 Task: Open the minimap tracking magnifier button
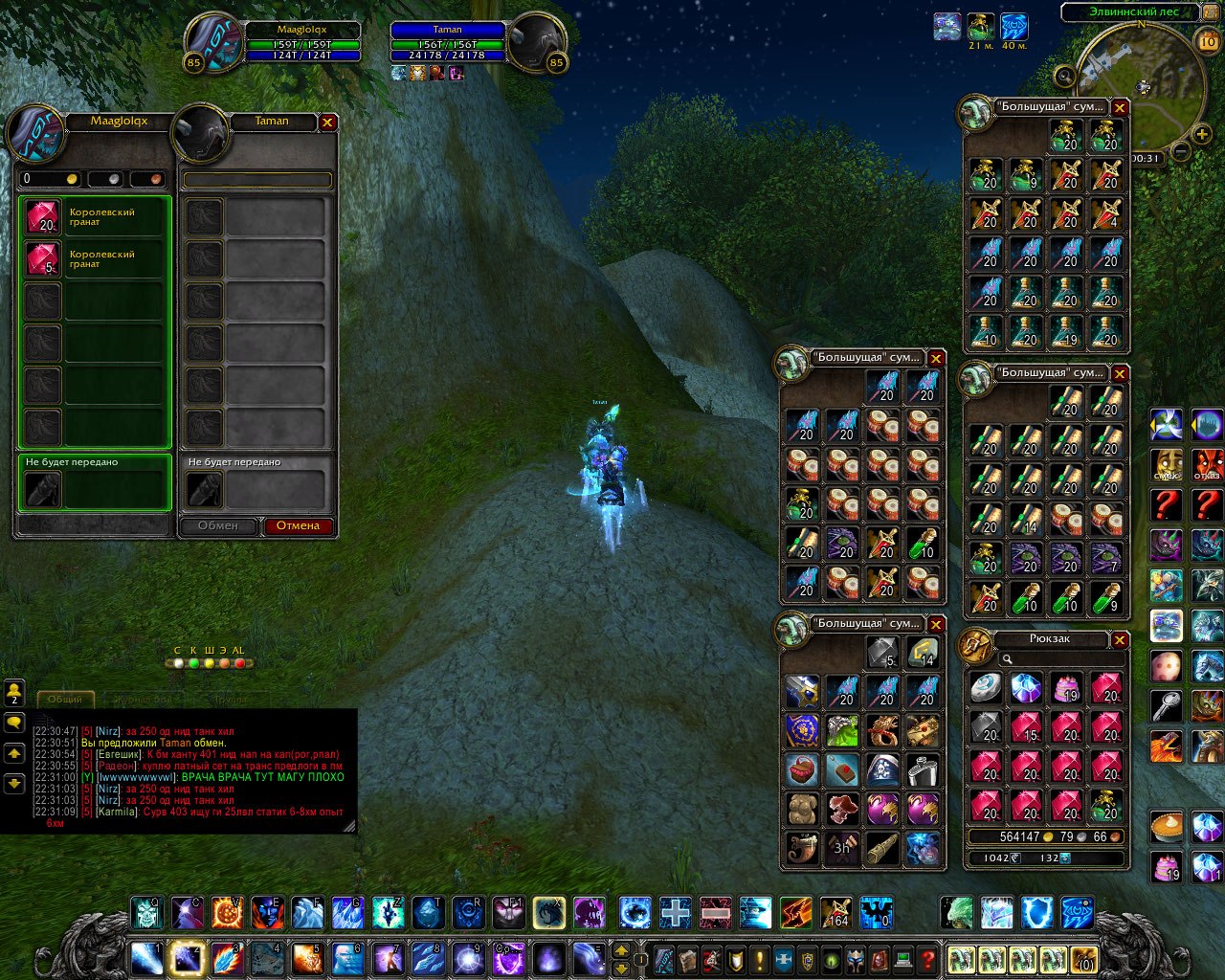(1064, 76)
